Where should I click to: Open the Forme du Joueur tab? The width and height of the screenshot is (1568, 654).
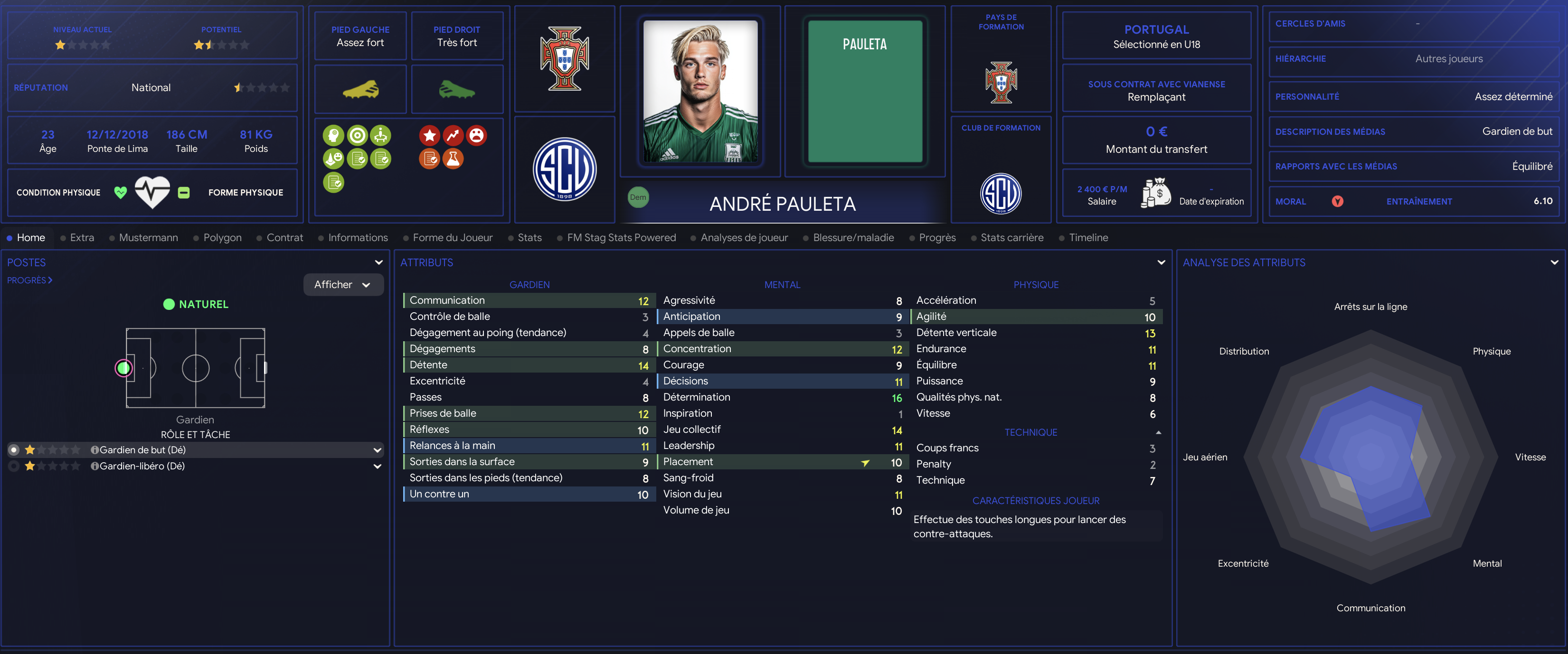452,237
